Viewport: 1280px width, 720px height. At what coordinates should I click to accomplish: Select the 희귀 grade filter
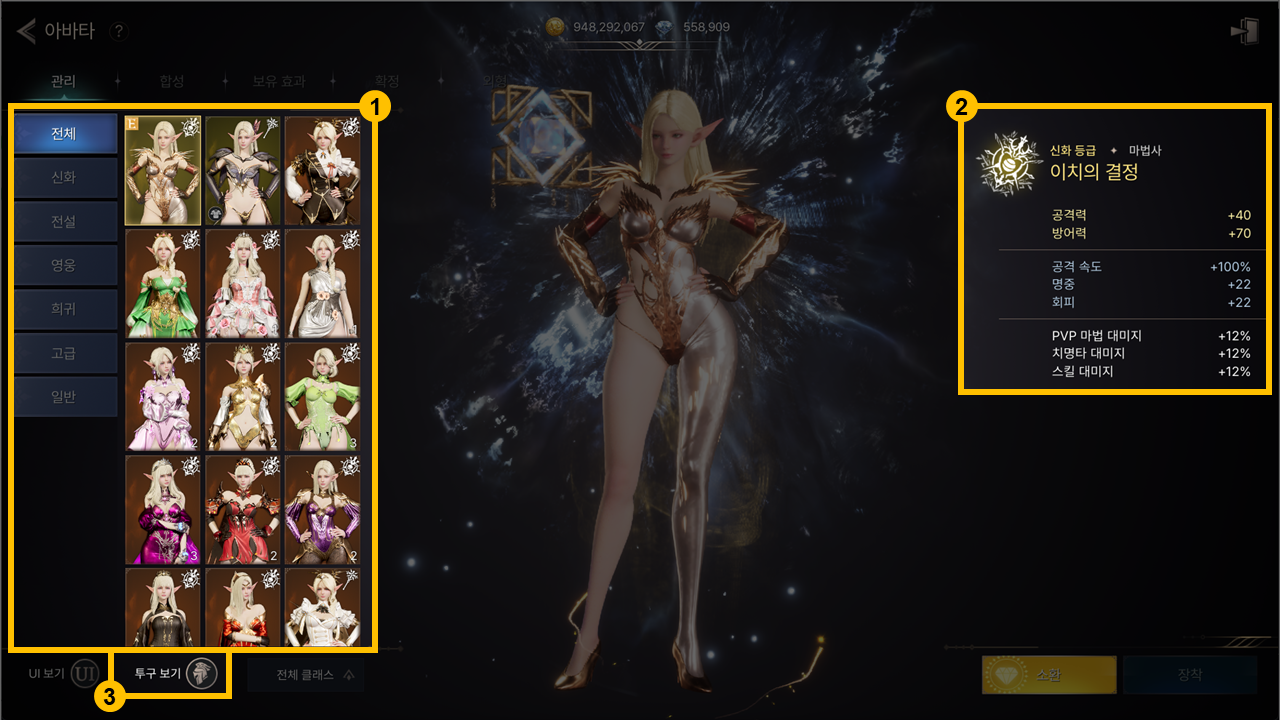pyautogui.click(x=65, y=309)
